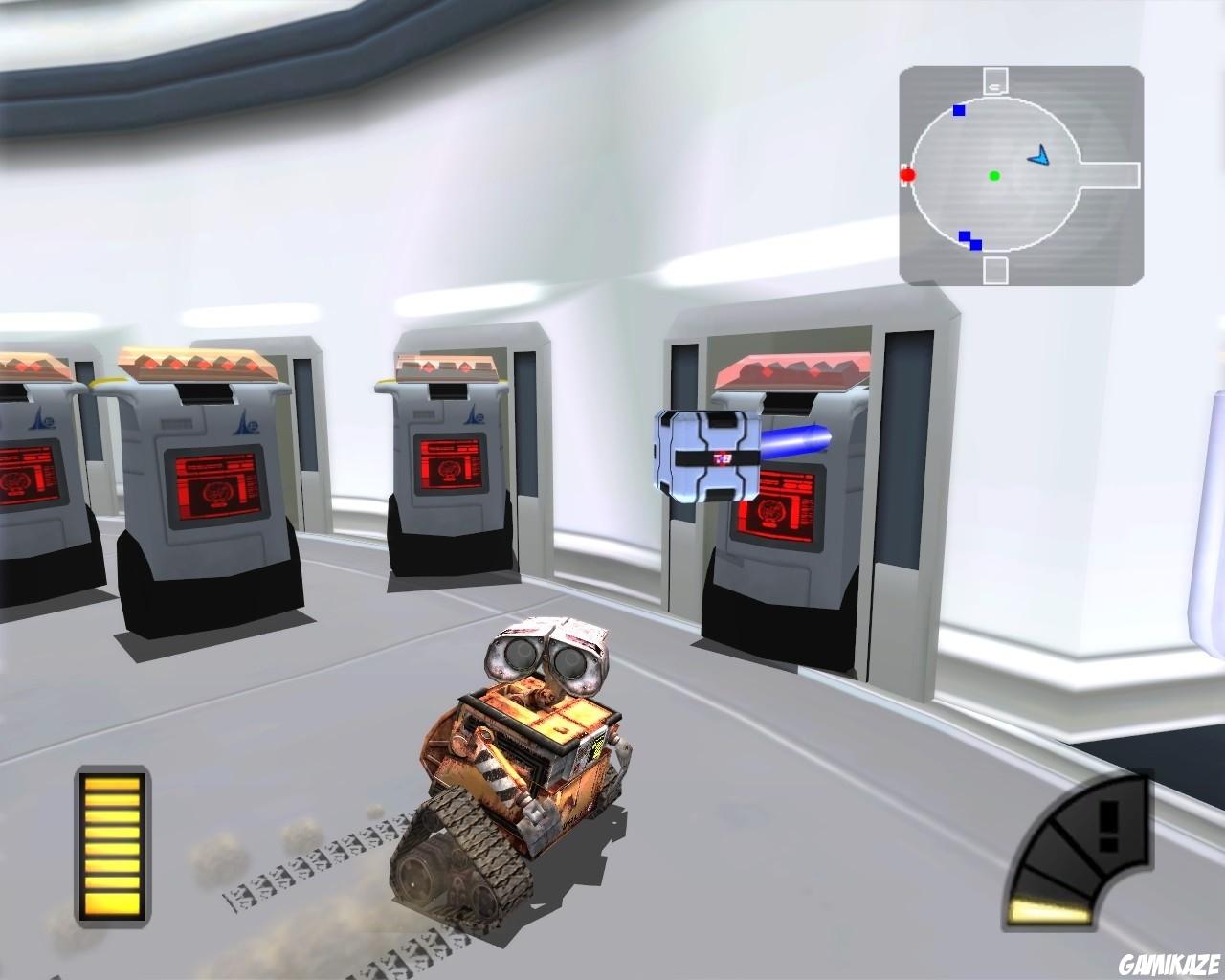
Task: Click the floating blue cube robot
Action: point(708,453)
